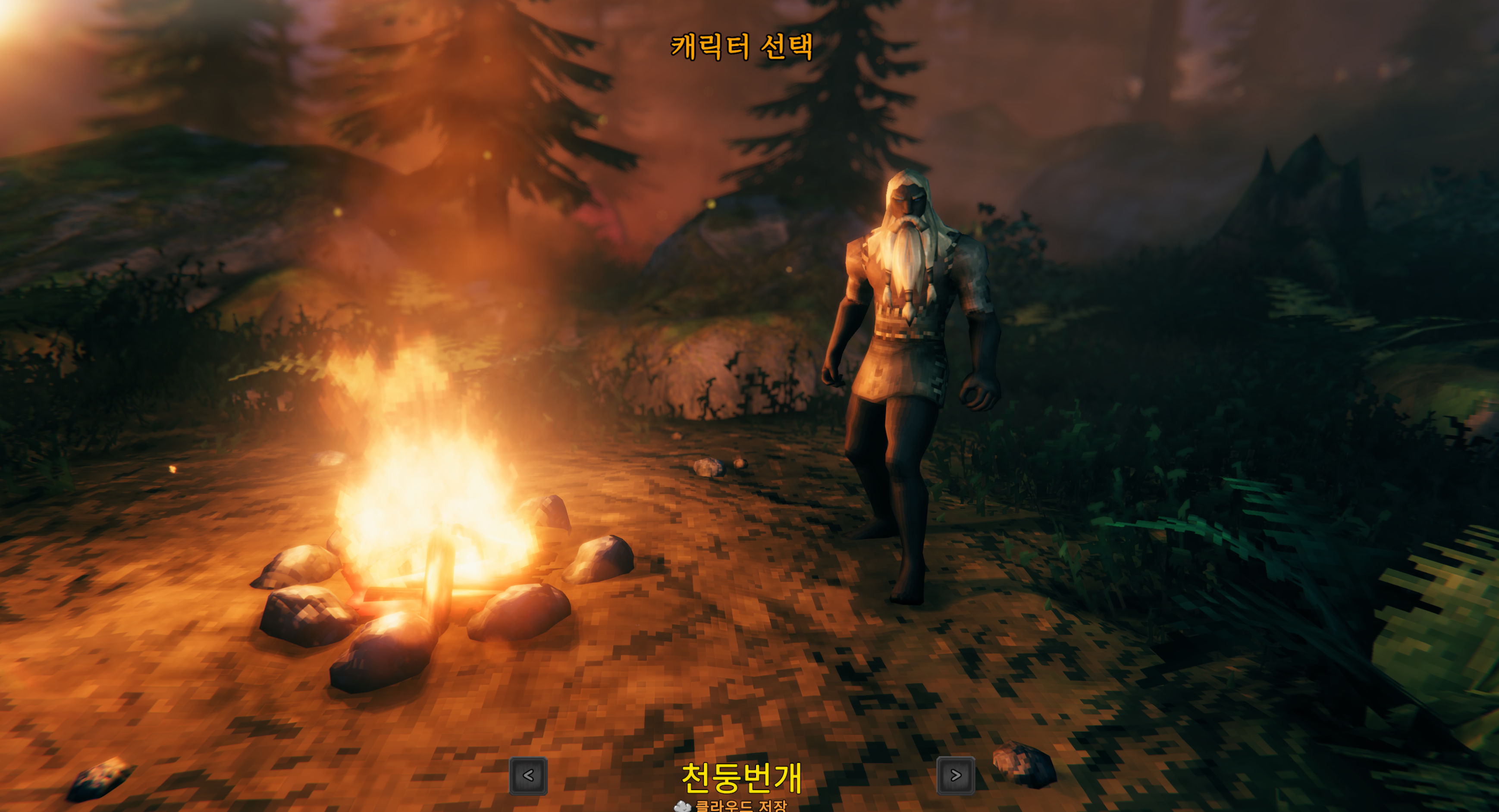Switch to the previous character with left arrow

[x=528, y=775]
